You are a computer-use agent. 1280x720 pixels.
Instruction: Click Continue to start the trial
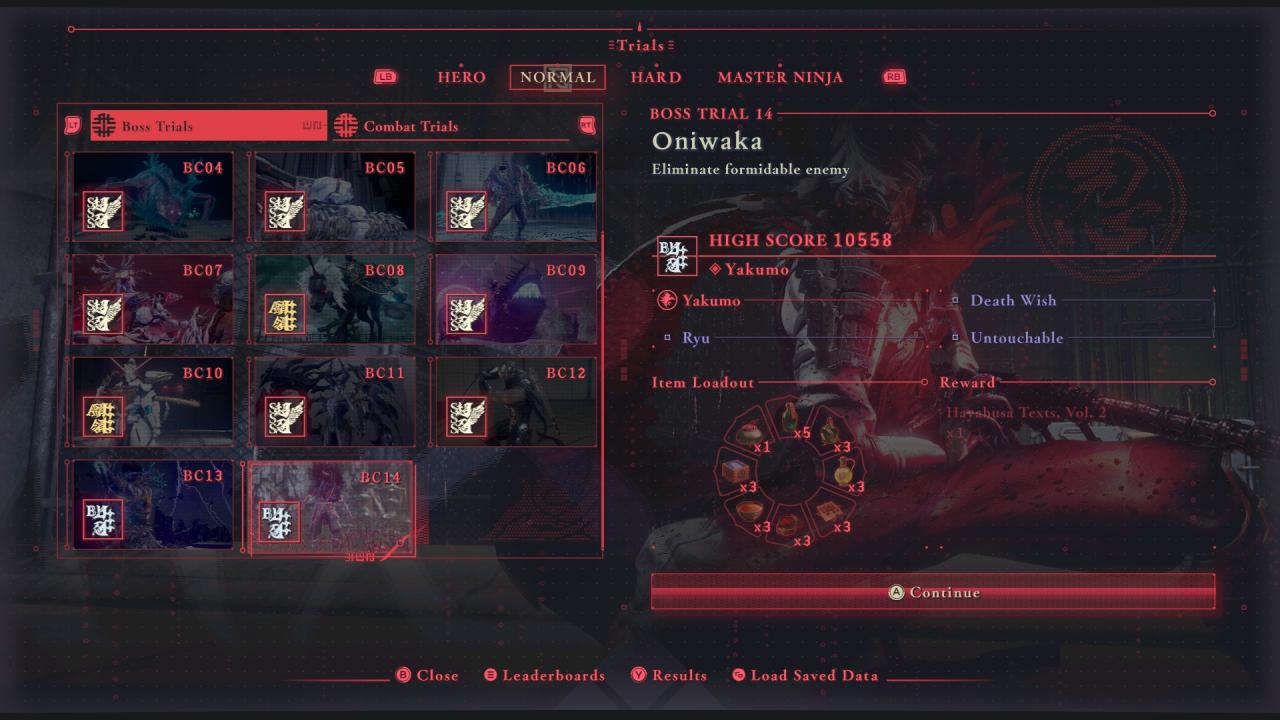coord(933,592)
